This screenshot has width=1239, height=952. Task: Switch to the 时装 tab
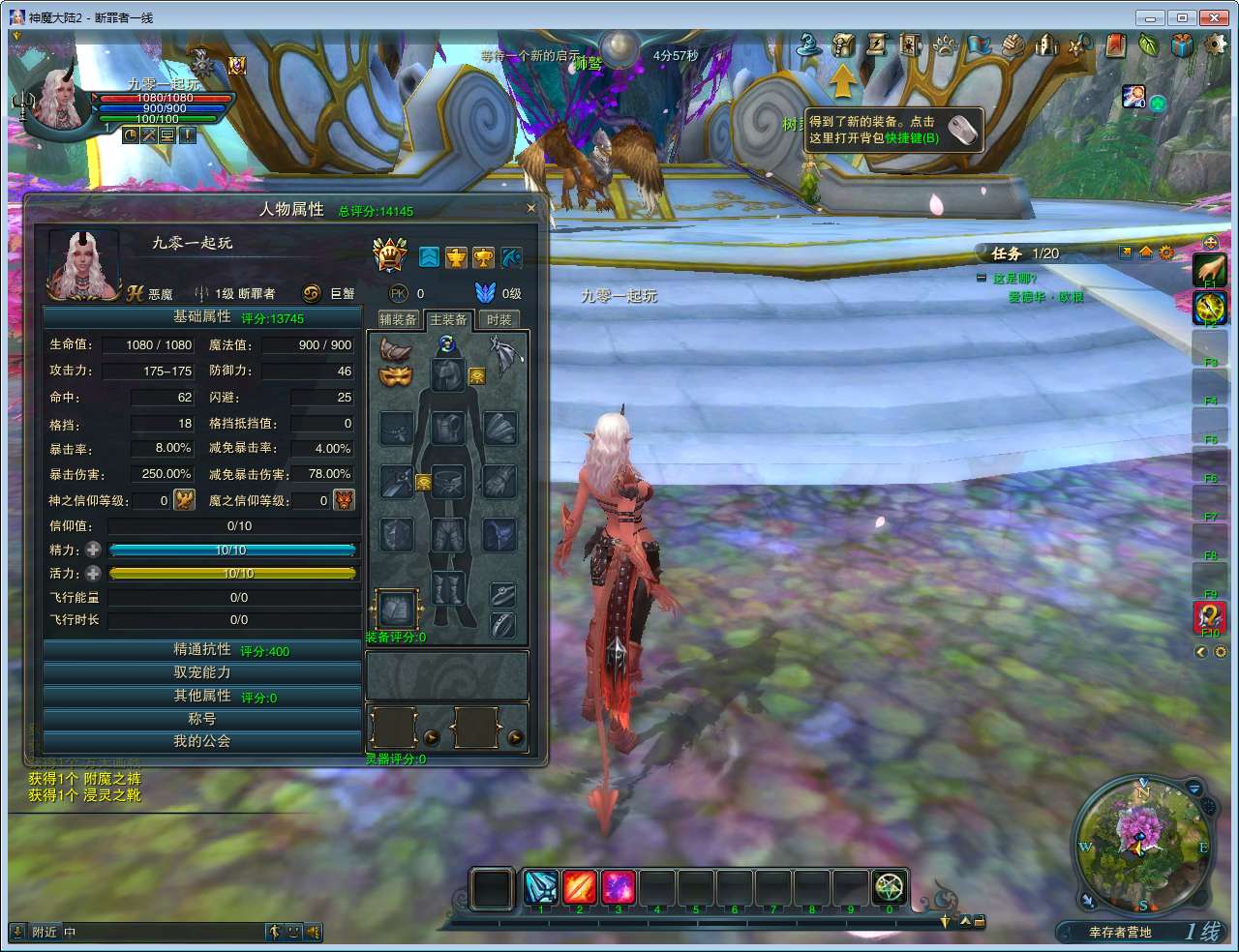pyautogui.click(x=498, y=319)
